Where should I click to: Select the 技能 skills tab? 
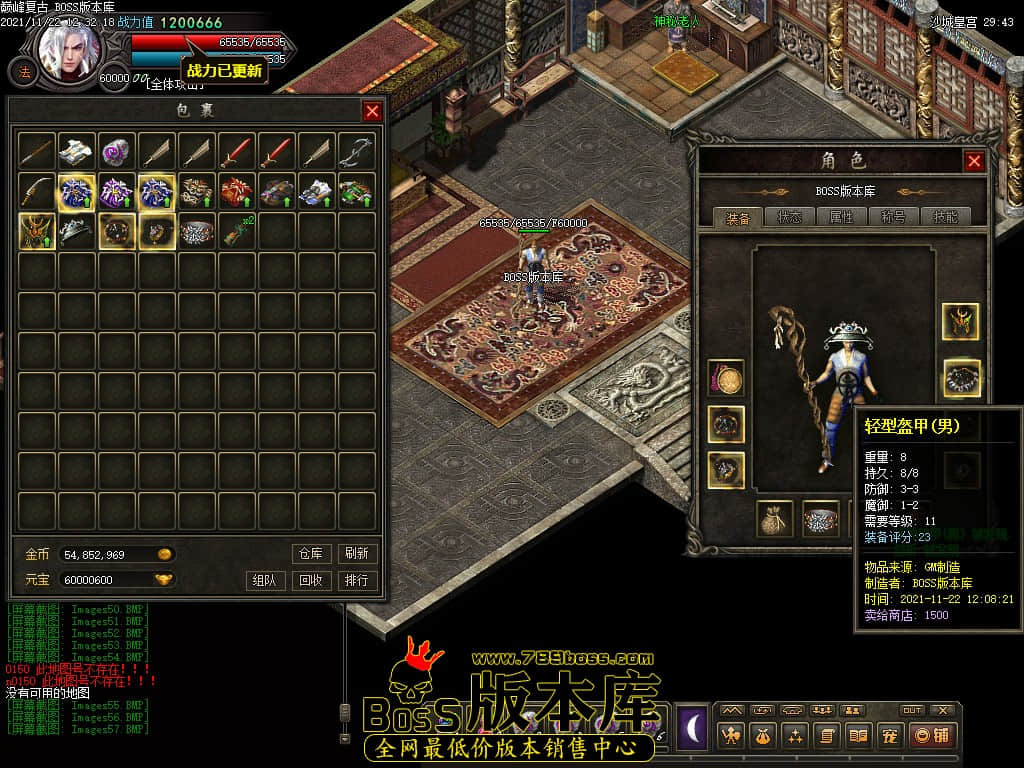945,217
